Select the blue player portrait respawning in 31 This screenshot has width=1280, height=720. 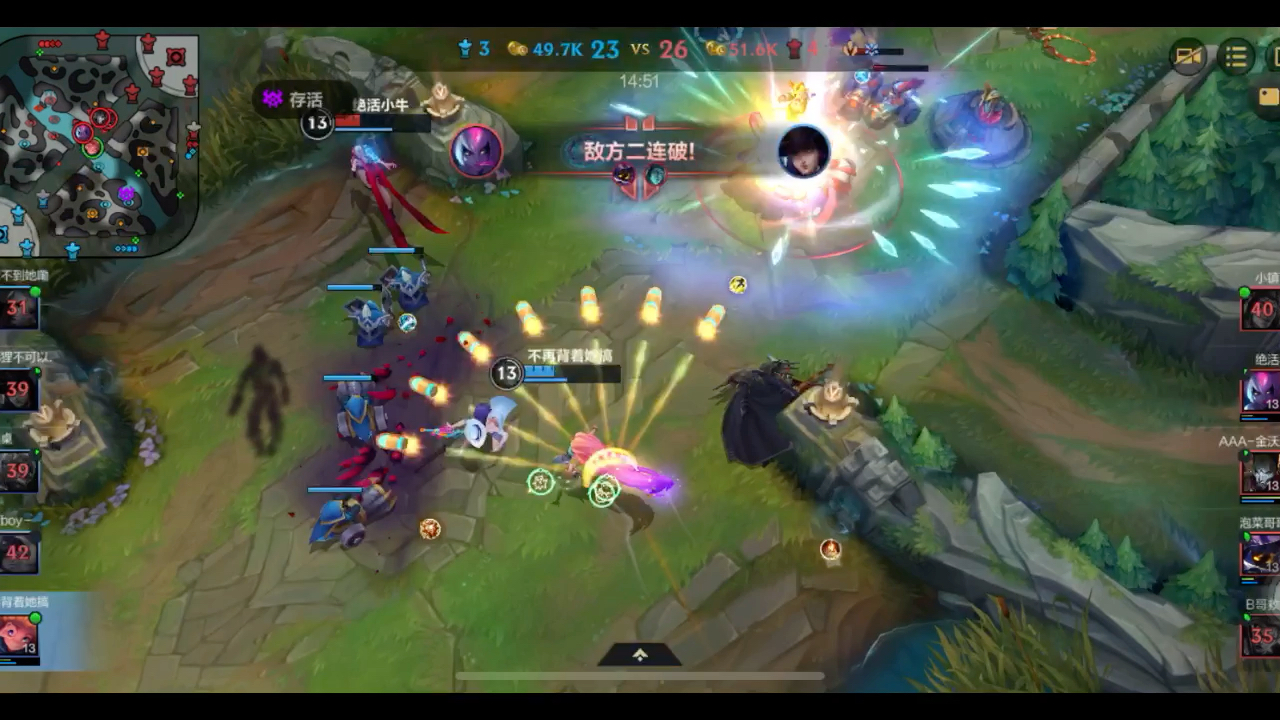[x=18, y=308]
